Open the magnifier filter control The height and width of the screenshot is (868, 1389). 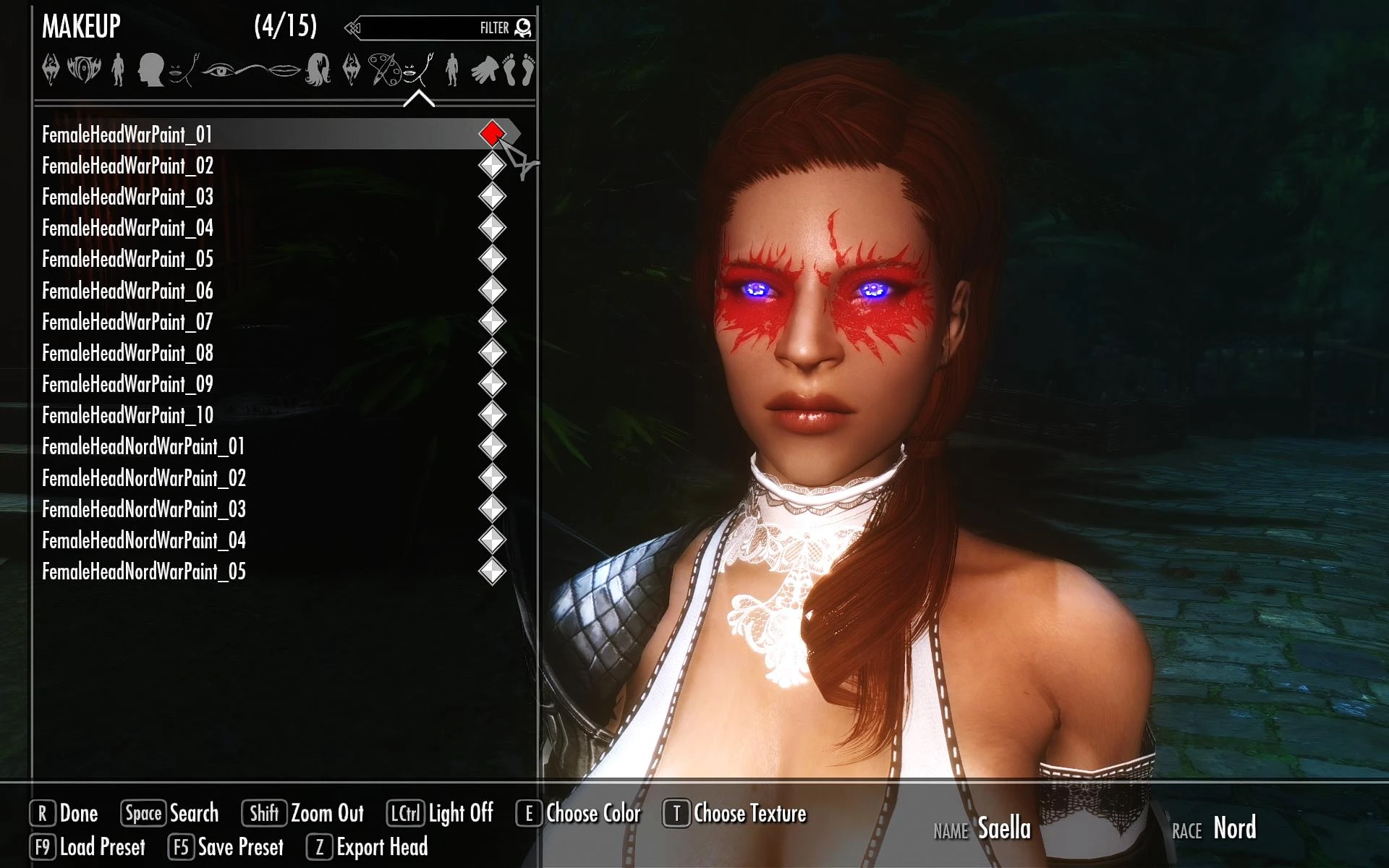click(x=524, y=26)
